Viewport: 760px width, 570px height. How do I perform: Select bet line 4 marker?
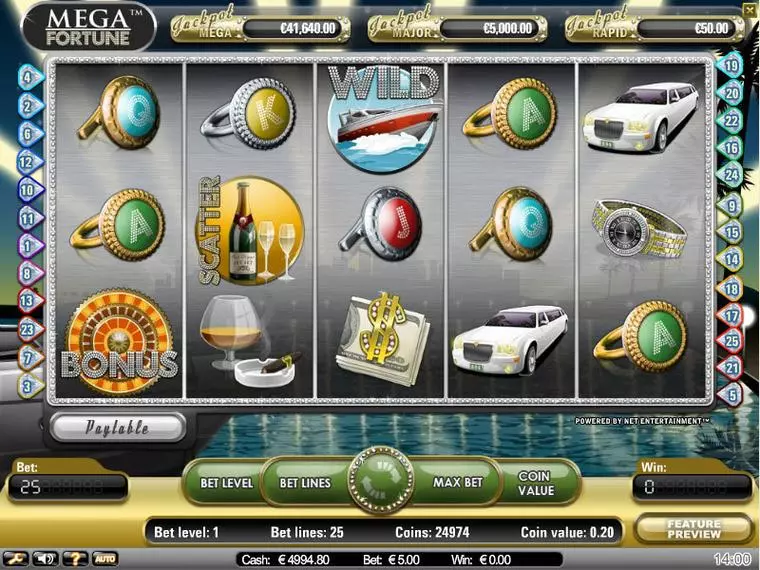point(27,75)
